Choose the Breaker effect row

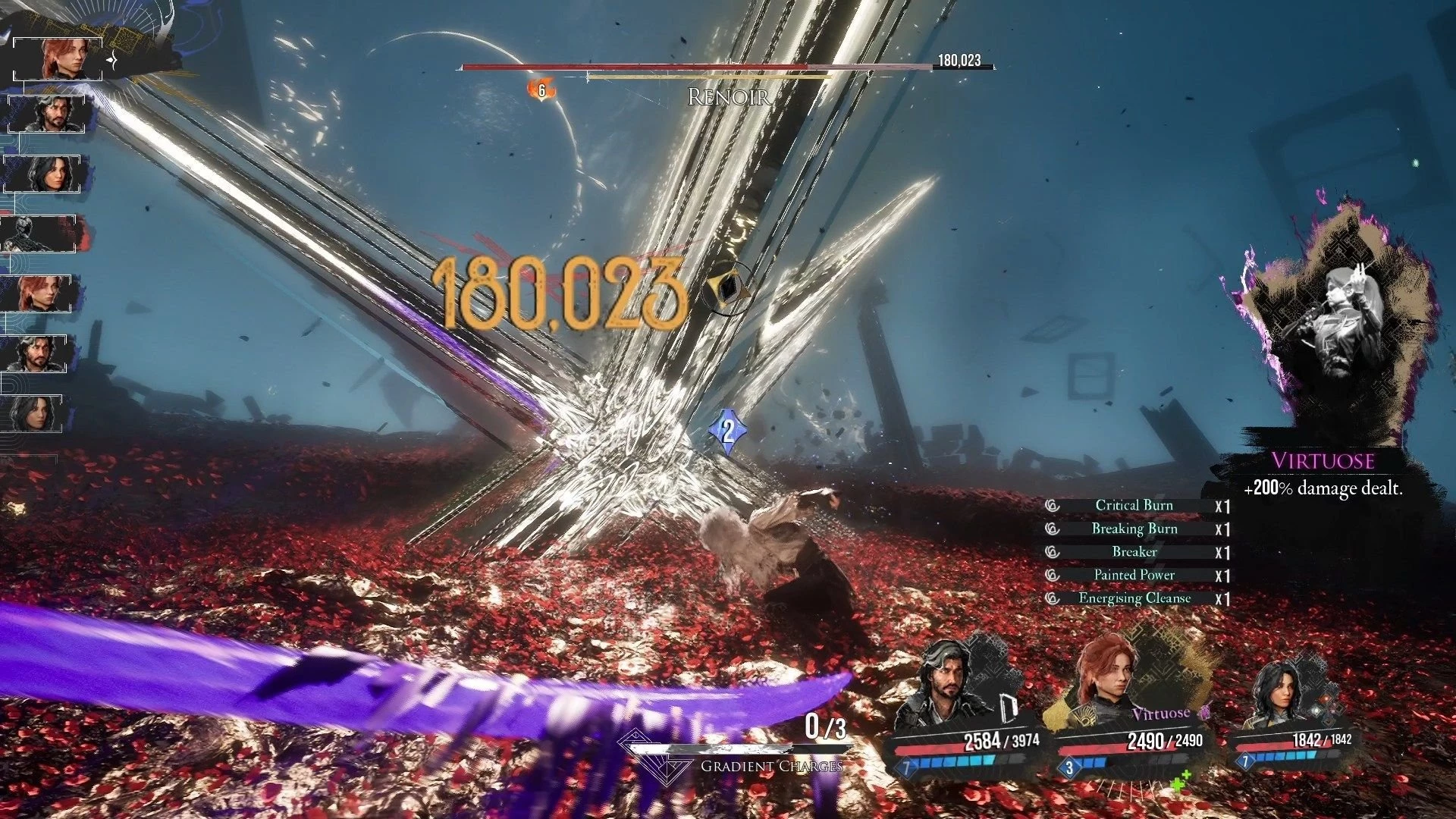point(1134,552)
